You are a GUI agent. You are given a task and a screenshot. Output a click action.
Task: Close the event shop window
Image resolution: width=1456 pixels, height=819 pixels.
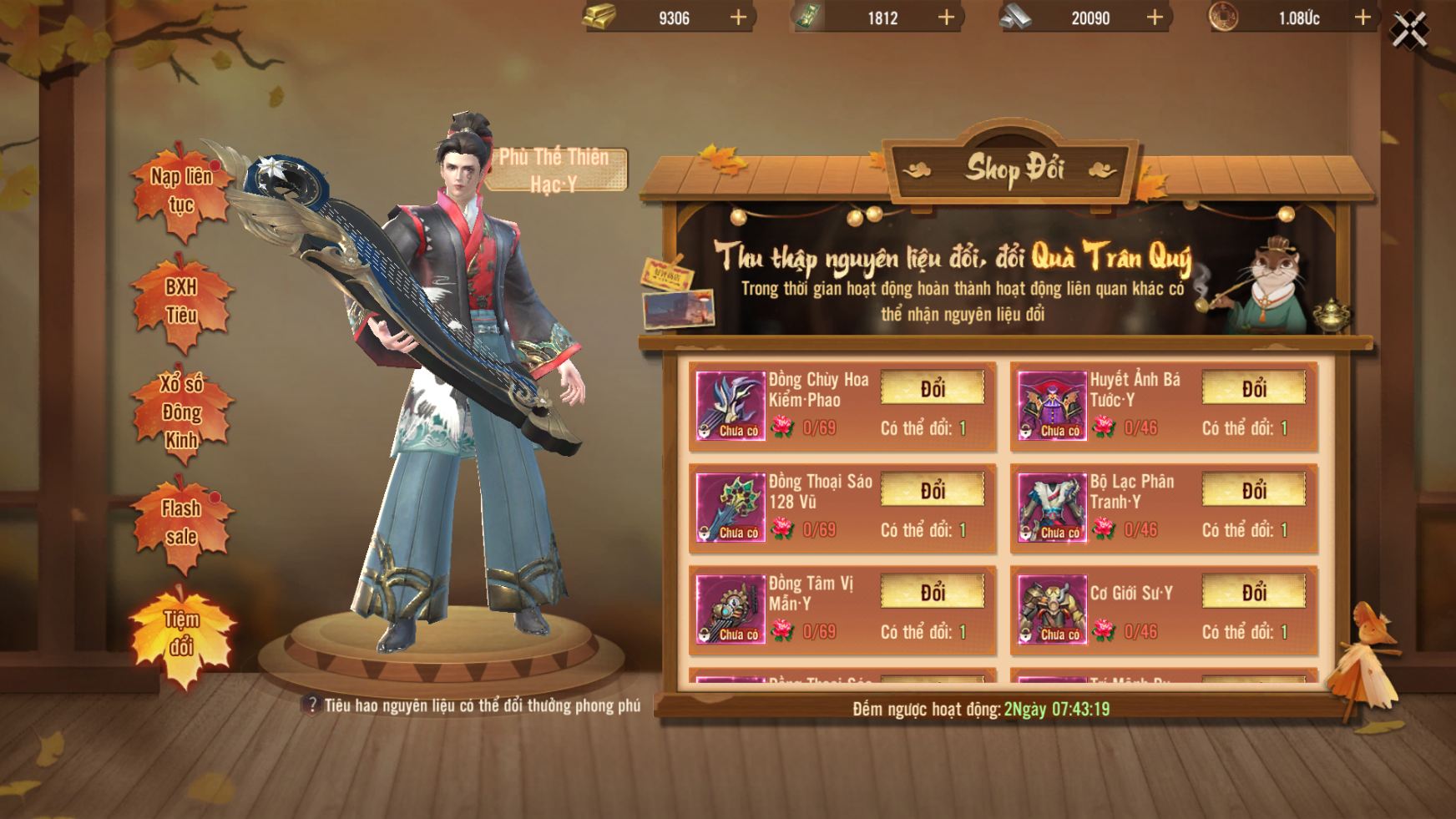click(x=1409, y=31)
